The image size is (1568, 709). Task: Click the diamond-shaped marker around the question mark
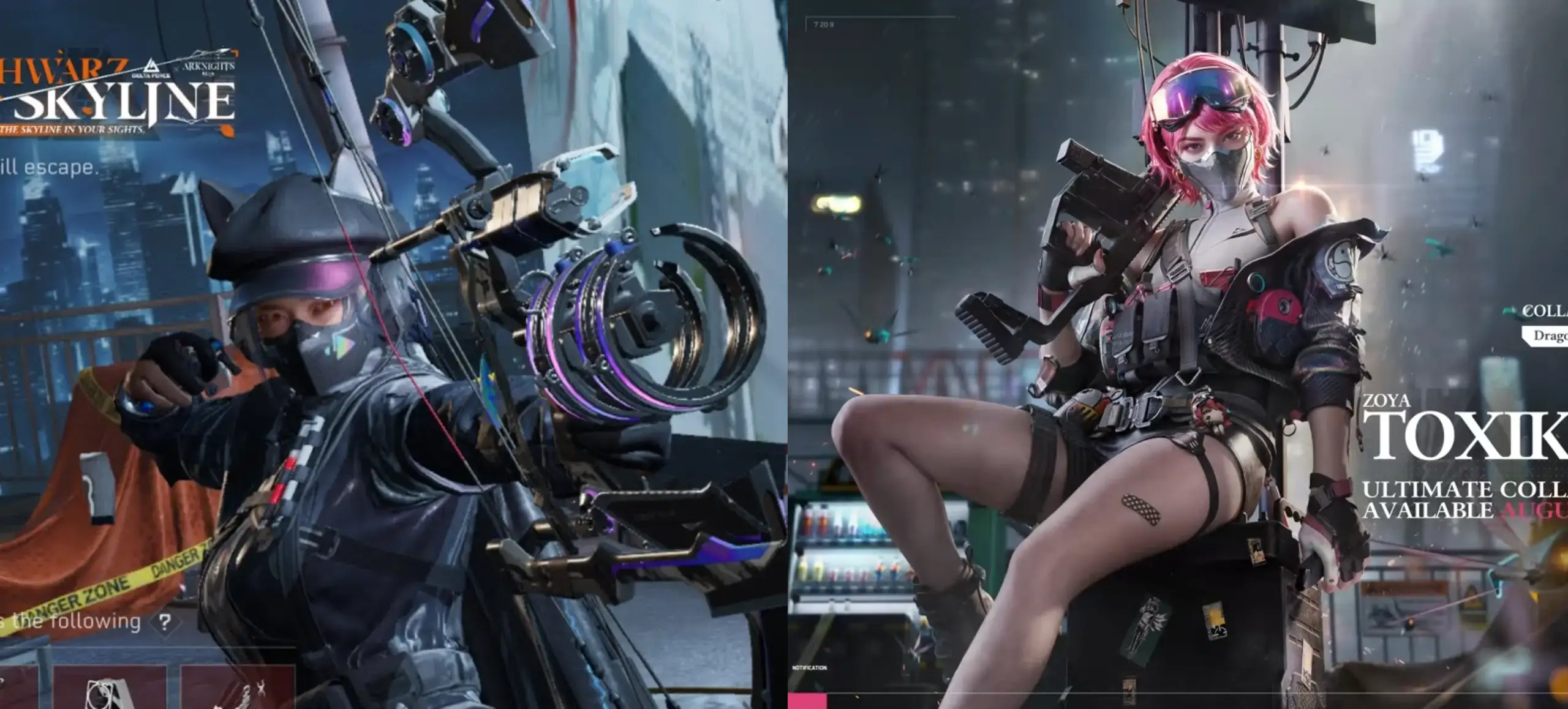tap(166, 621)
